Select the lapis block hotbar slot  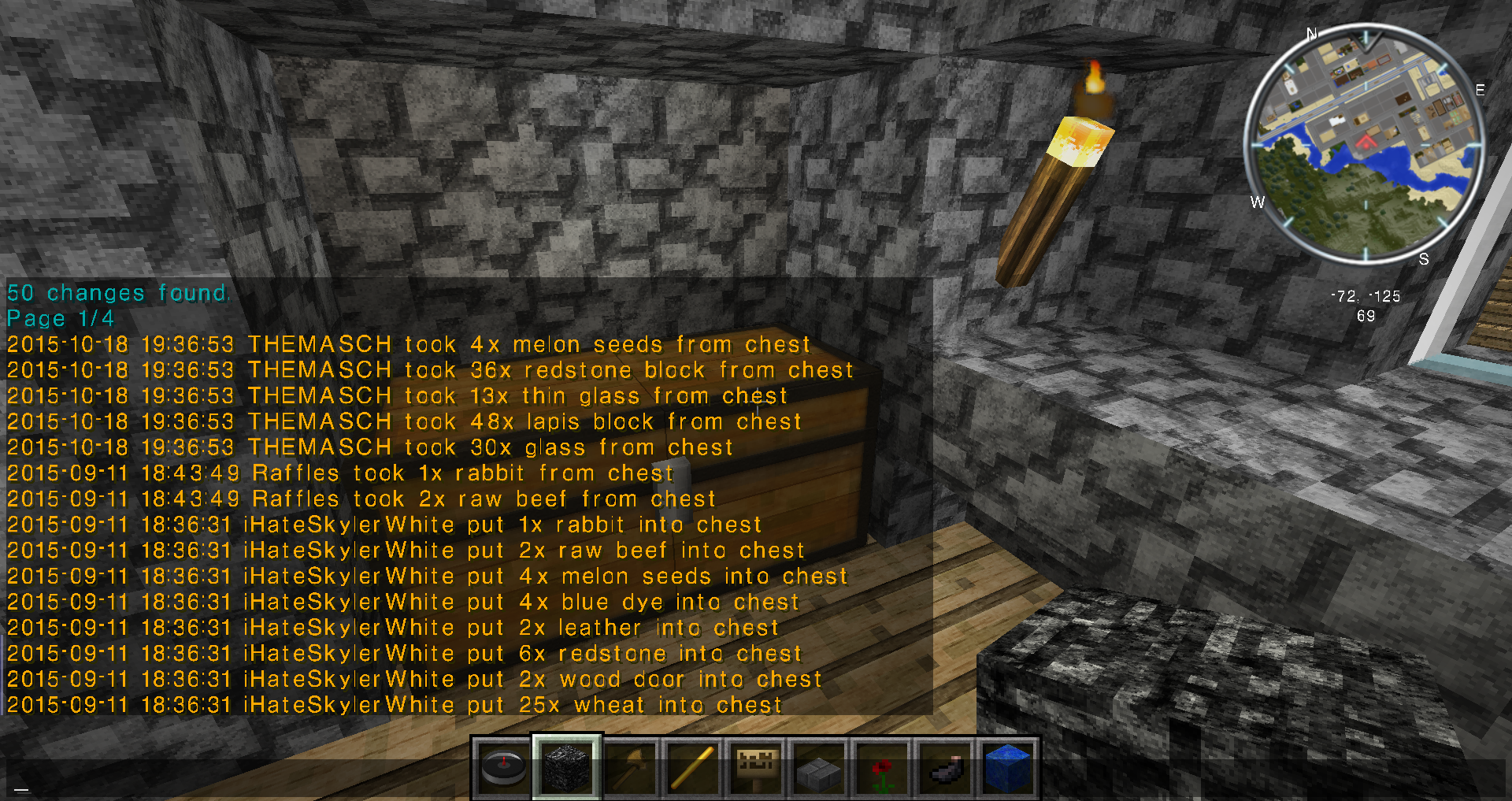[x=1008, y=768]
